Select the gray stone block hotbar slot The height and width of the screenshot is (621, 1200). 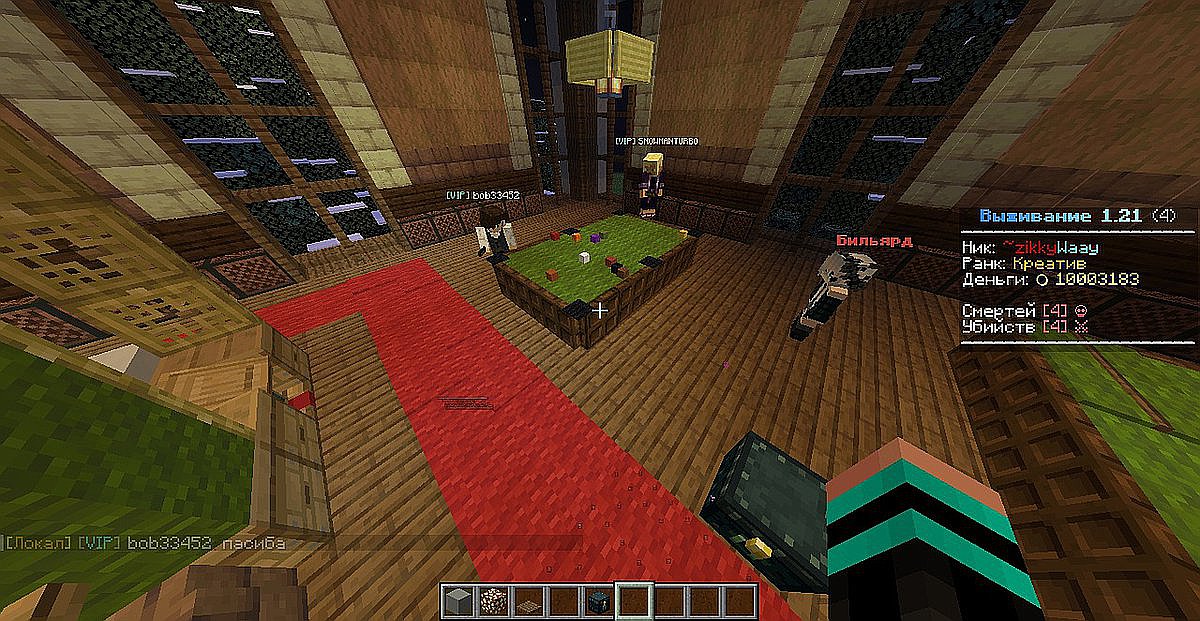point(457,601)
